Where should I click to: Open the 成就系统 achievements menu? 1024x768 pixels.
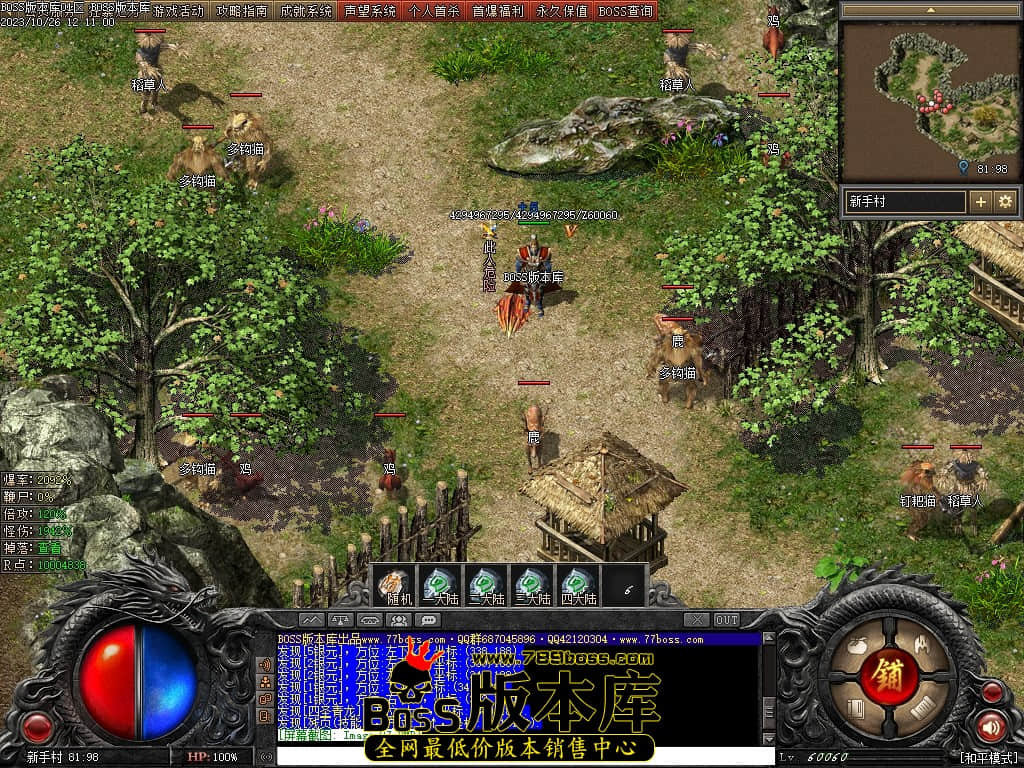305,11
